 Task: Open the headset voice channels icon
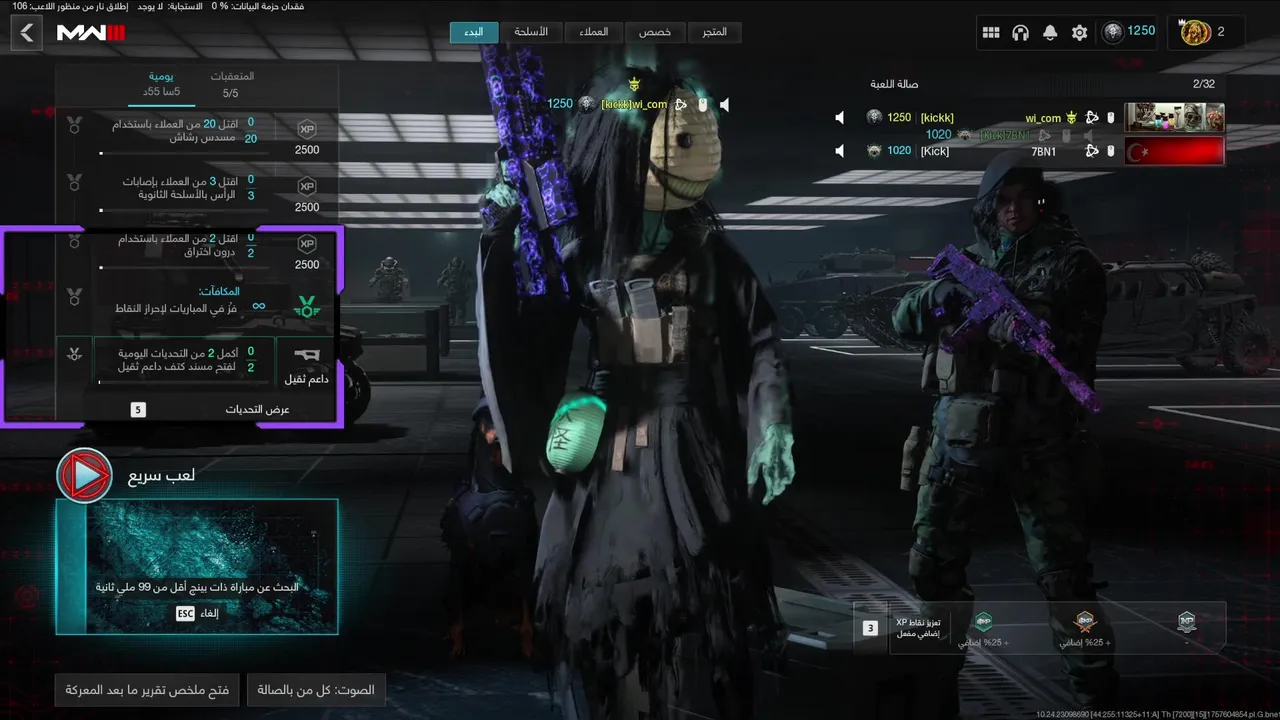tap(1020, 33)
